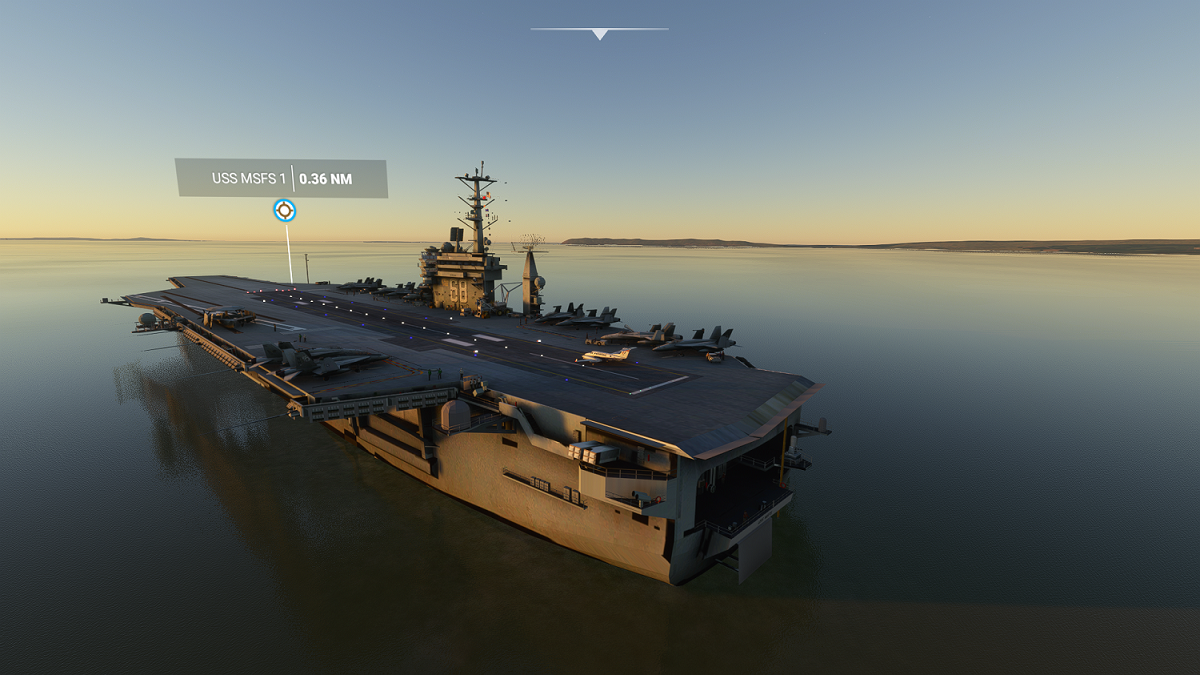Open the toolbar with the top arrow handle
This screenshot has width=1200, height=675.
(599, 33)
